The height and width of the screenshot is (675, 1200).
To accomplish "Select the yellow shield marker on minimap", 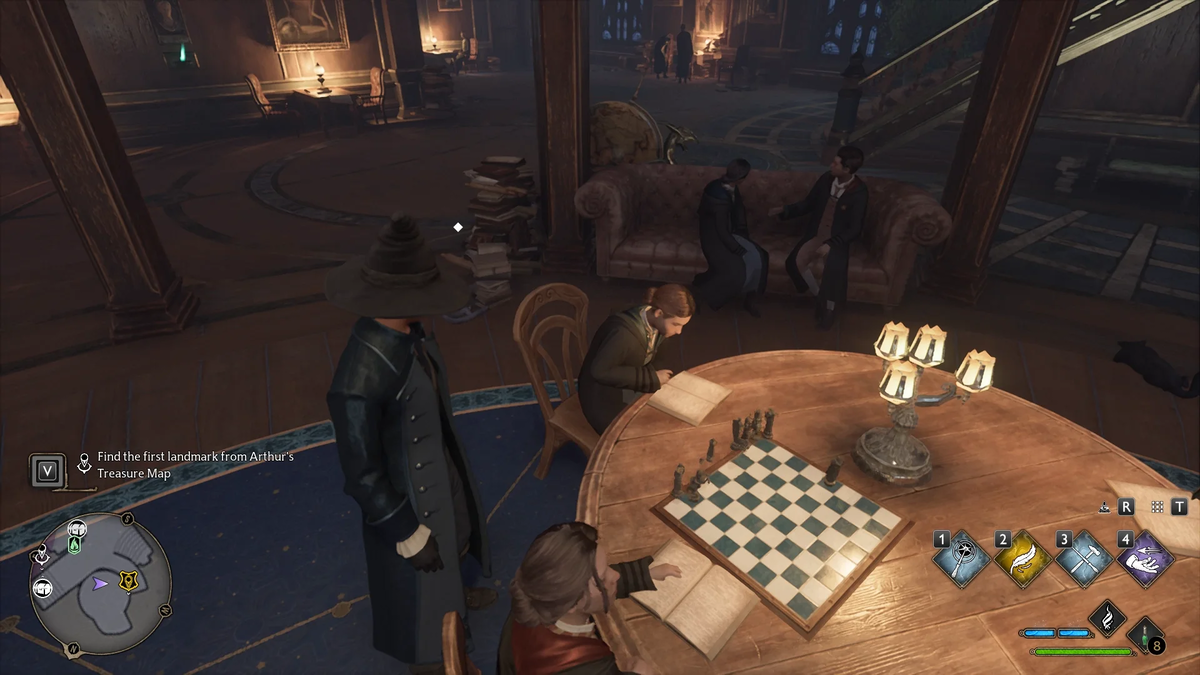I will tap(128, 582).
